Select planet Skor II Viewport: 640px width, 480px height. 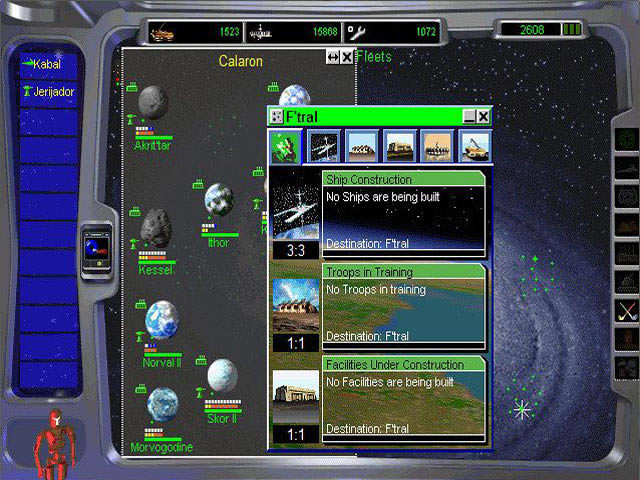[x=221, y=376]
